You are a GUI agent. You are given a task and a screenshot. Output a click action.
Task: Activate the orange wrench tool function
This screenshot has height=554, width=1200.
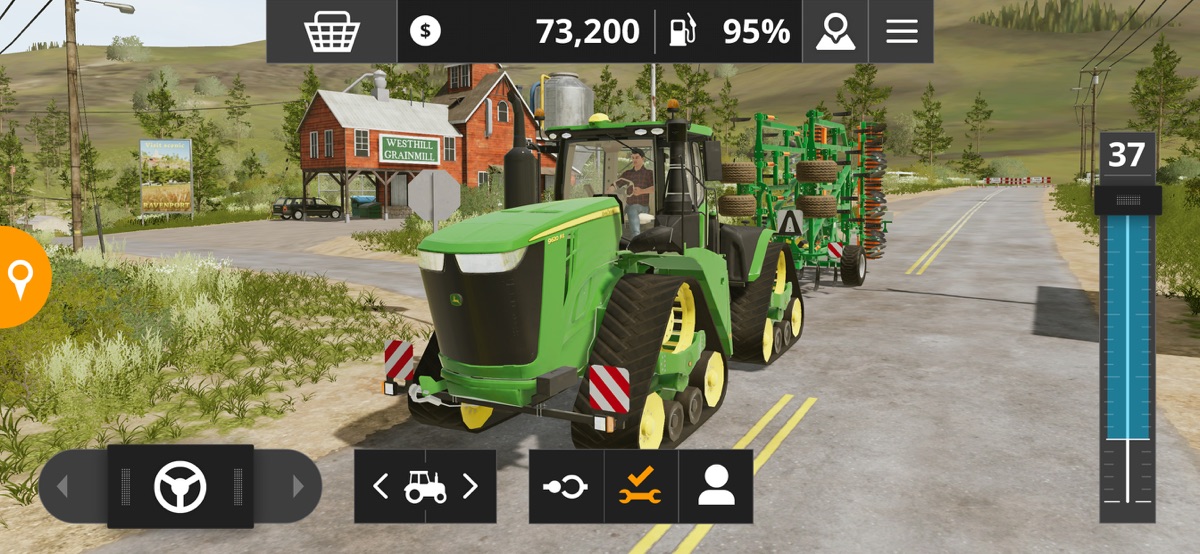[x=640, y=487]
